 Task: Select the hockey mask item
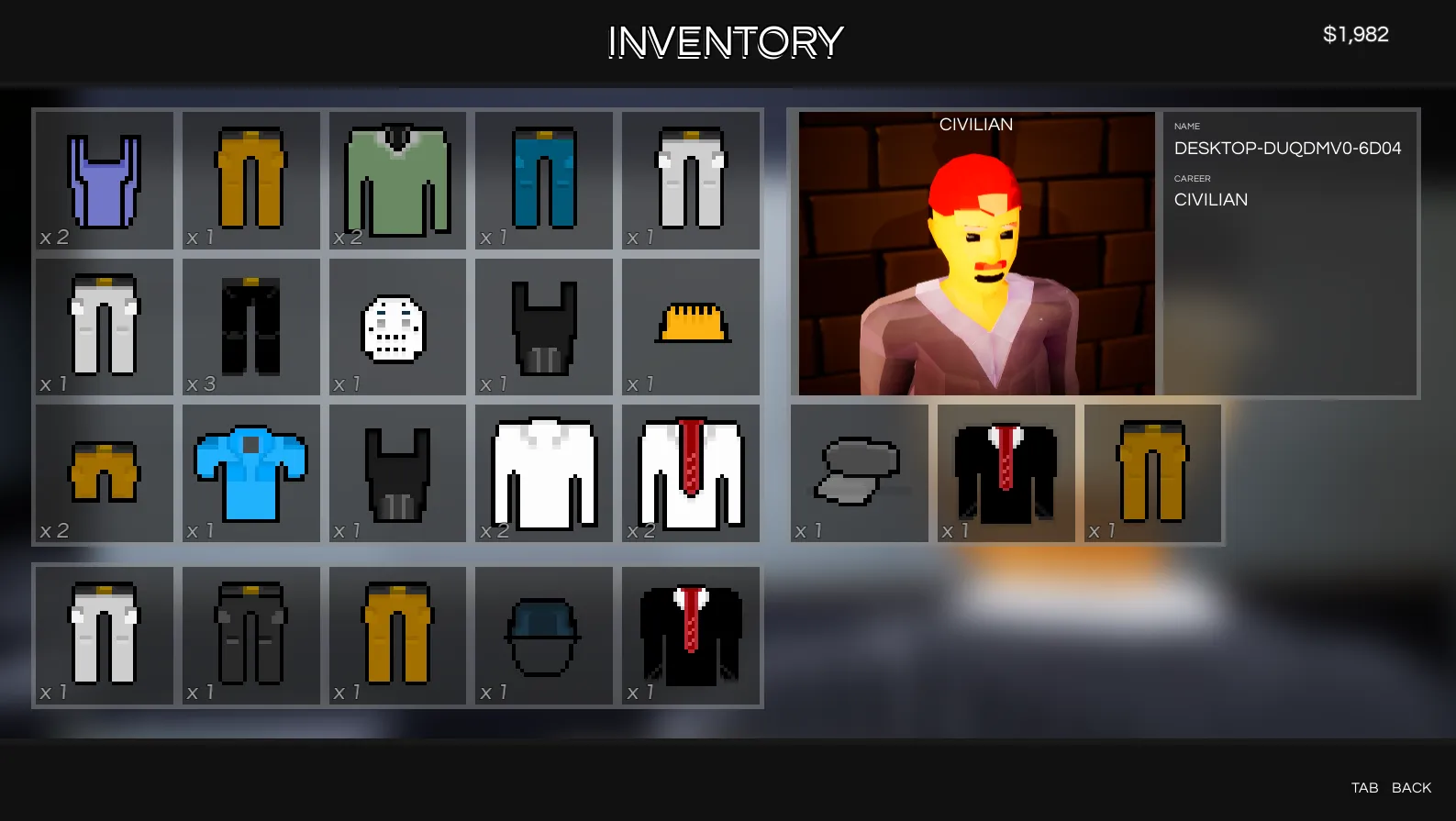(397, 327)
